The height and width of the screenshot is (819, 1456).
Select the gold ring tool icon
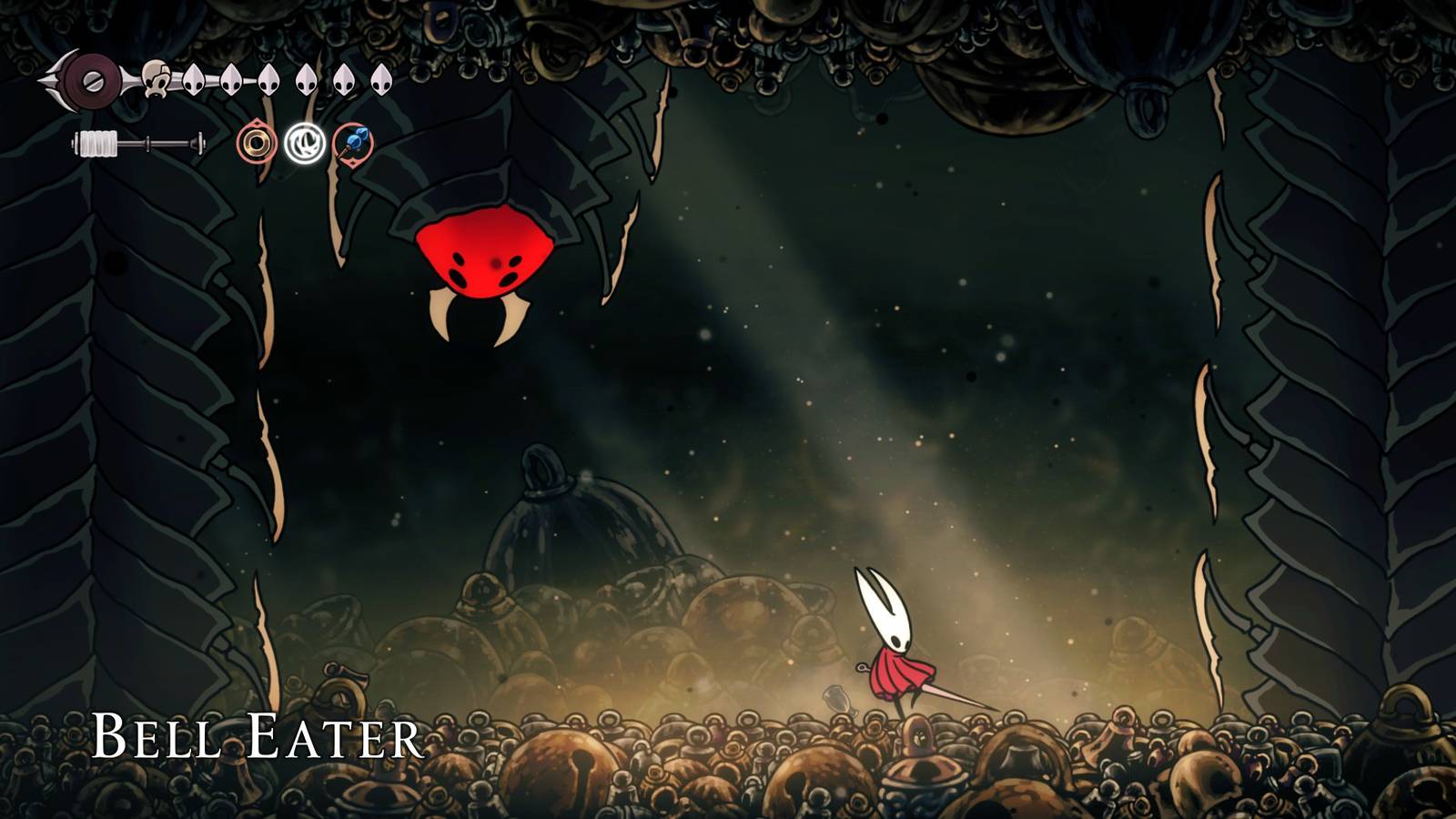[256, 142]
